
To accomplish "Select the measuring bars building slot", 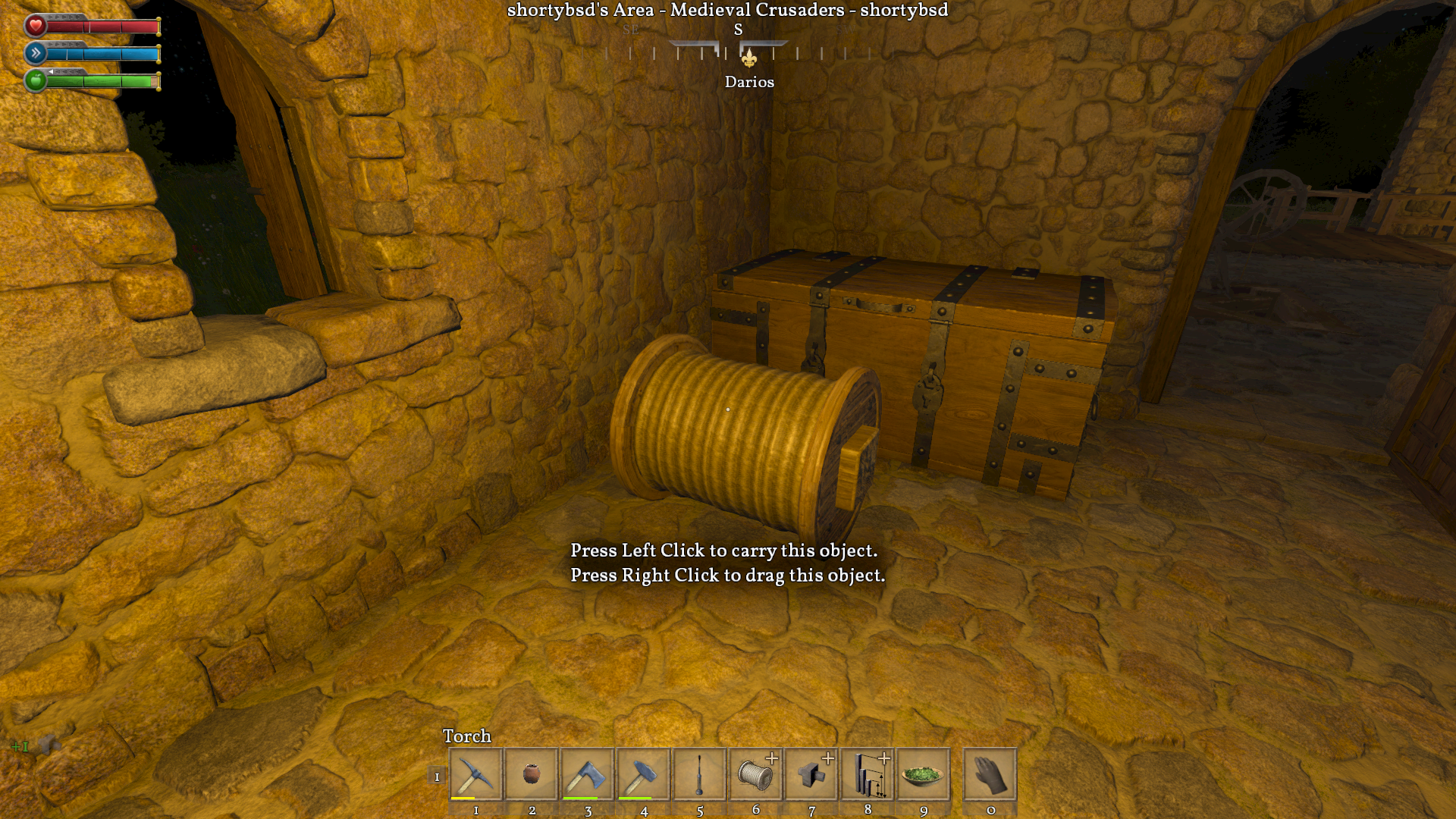I will tap(868, 774).
